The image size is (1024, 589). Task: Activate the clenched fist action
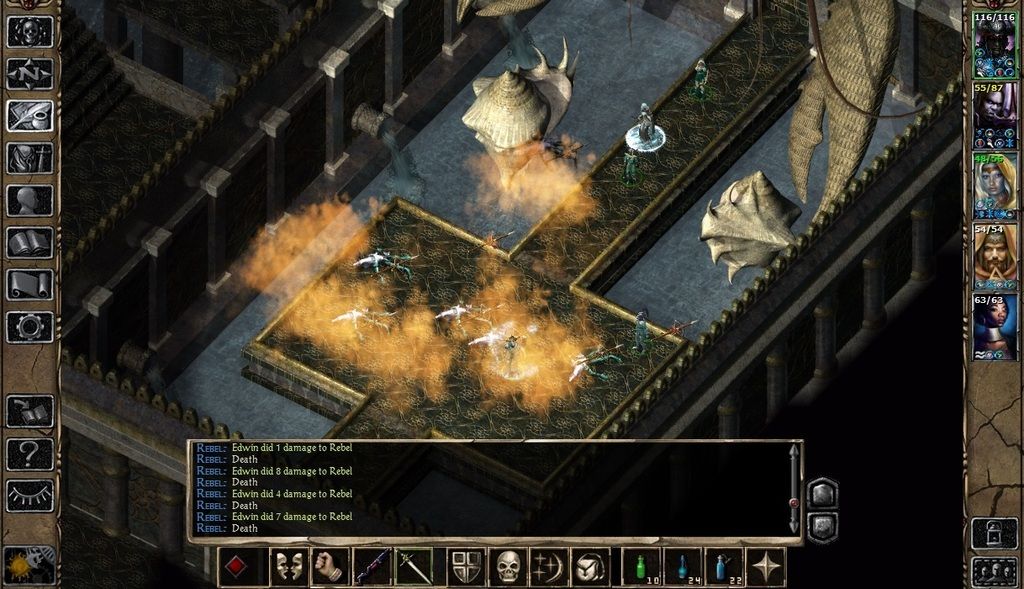(x=329, y=567)
